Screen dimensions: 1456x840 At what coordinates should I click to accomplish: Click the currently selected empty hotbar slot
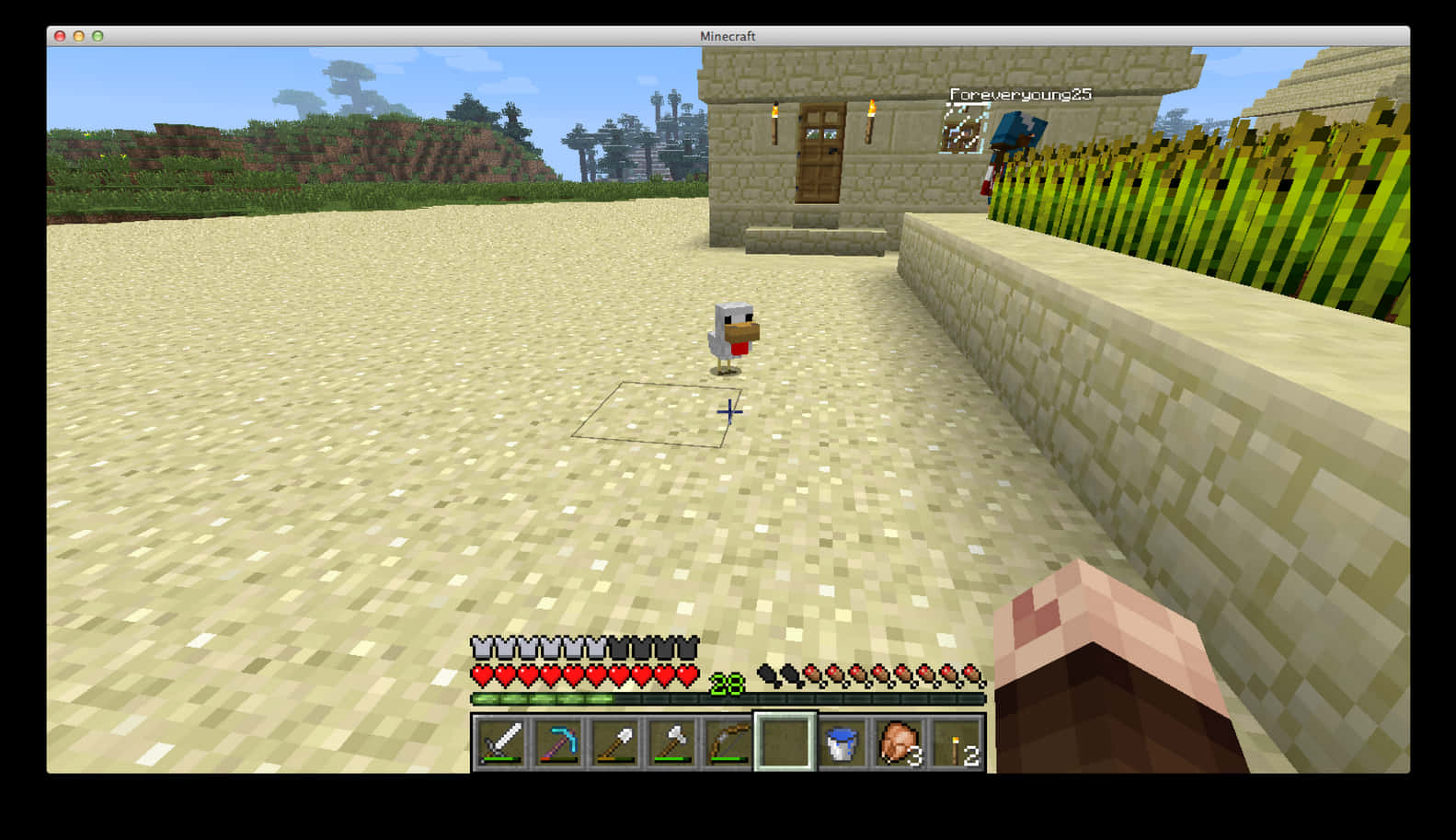[783, 741]
